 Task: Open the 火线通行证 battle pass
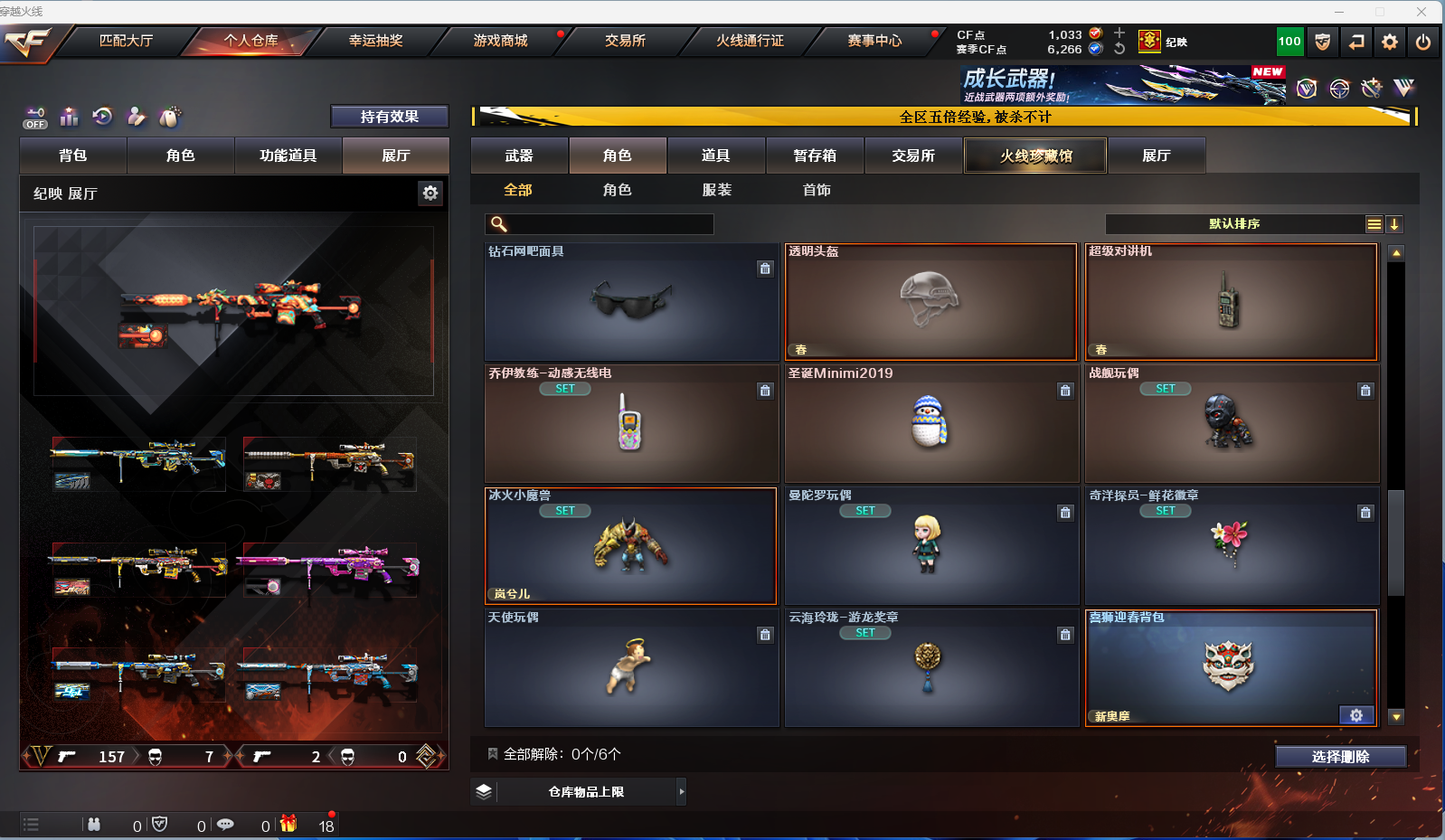point(750,41)
